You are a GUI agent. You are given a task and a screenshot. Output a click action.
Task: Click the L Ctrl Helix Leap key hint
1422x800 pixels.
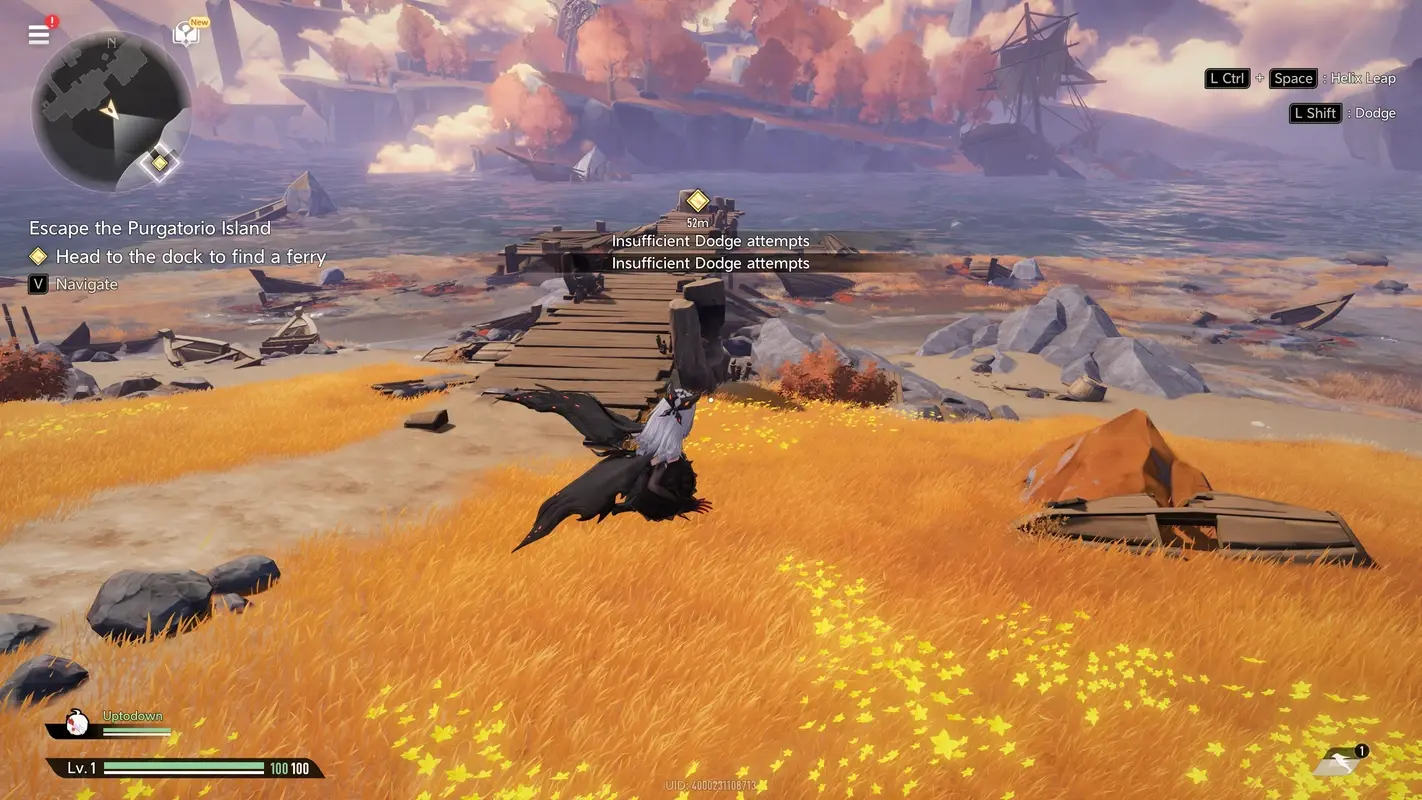point(1226,77)
